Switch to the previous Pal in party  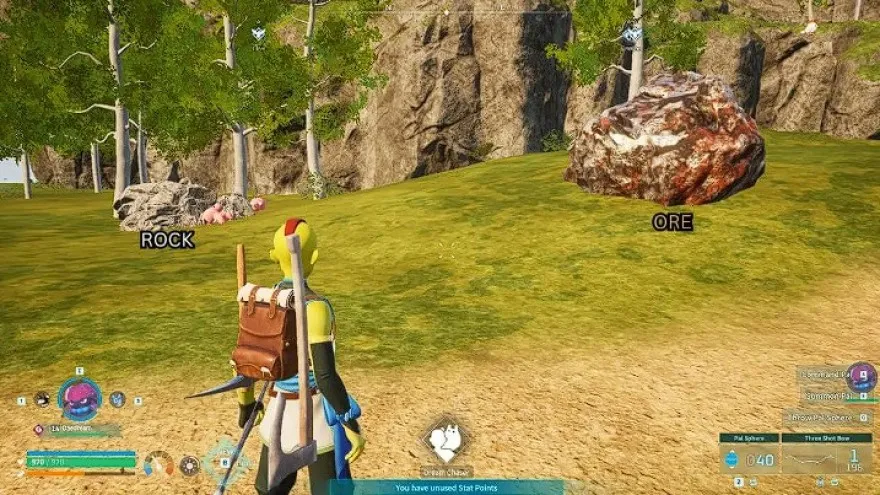click(x=41, y=399)
